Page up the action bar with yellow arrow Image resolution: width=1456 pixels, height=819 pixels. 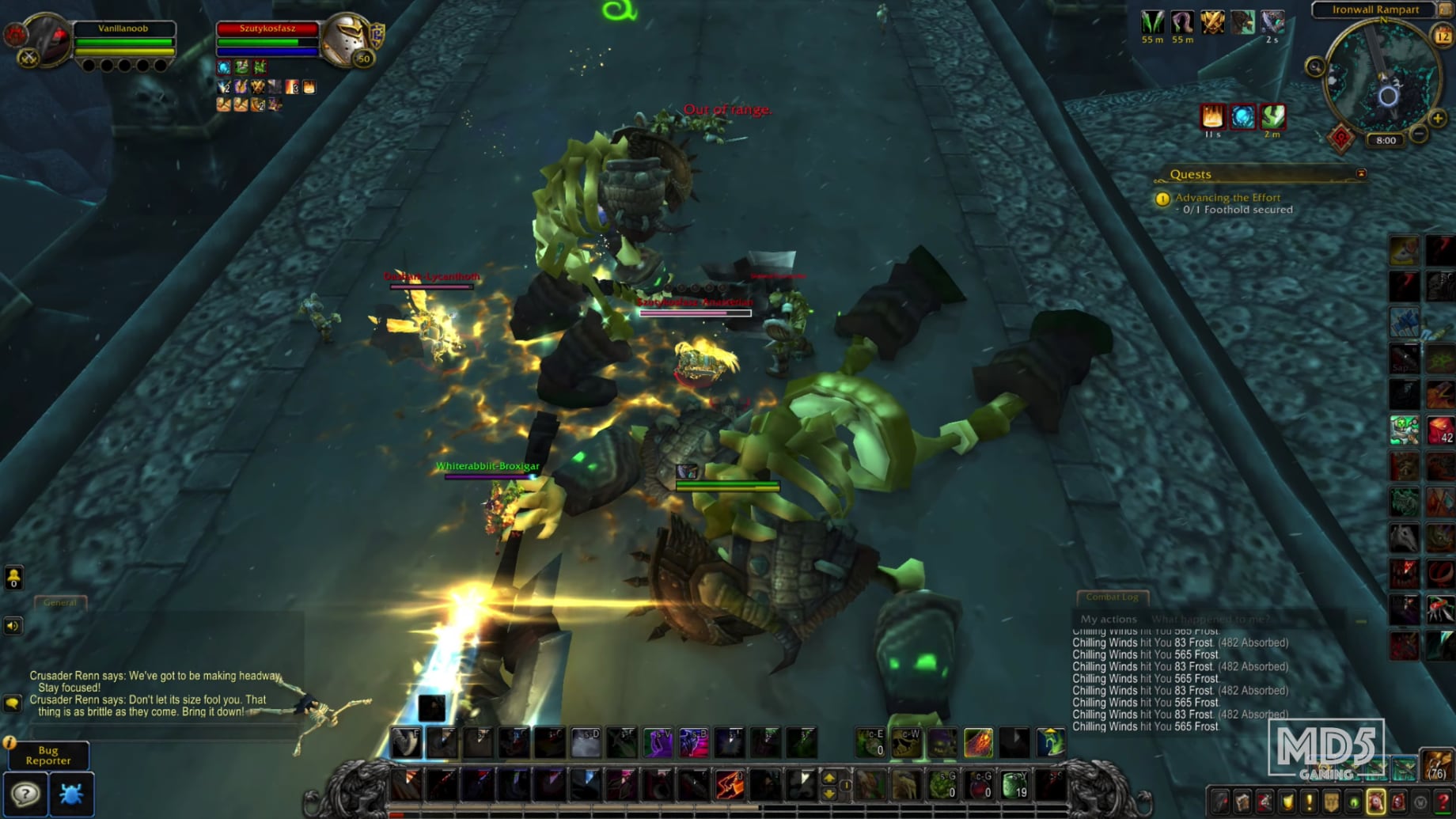[x=829, y=778]
